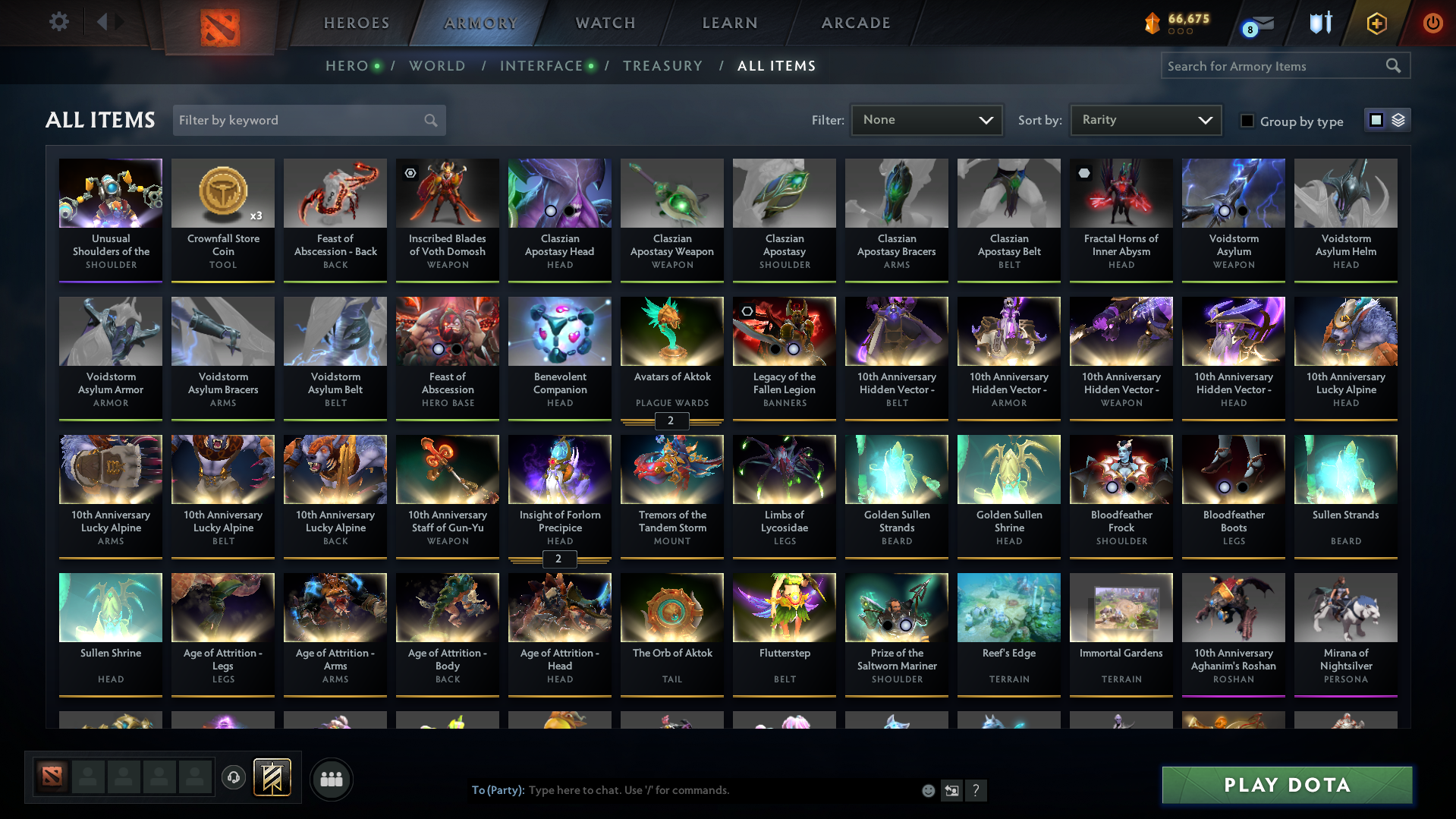
Task: Click the headset voice chat icon in party bar
Action: coord(233,778)
